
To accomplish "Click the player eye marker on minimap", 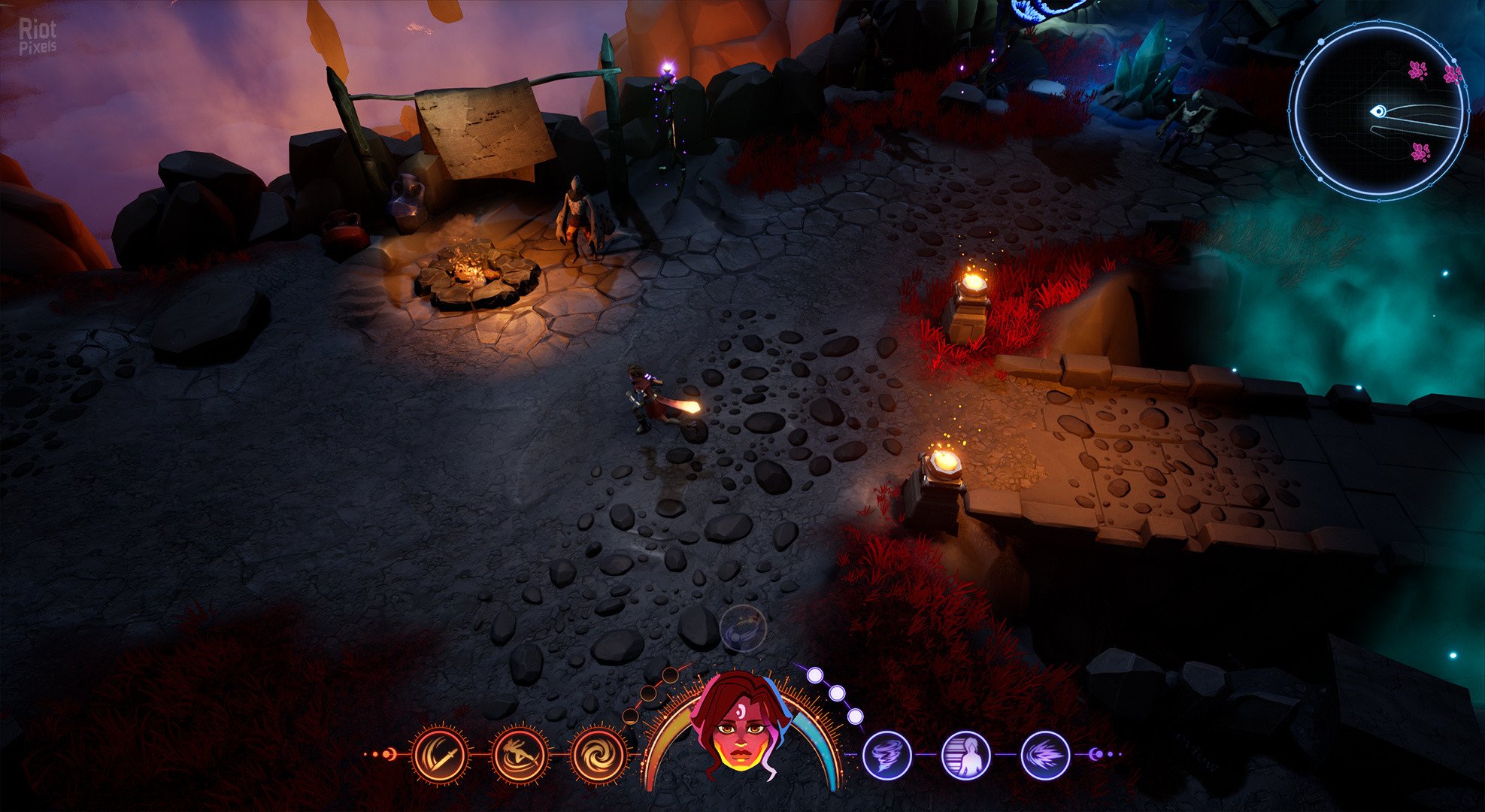I will 1377,112.
